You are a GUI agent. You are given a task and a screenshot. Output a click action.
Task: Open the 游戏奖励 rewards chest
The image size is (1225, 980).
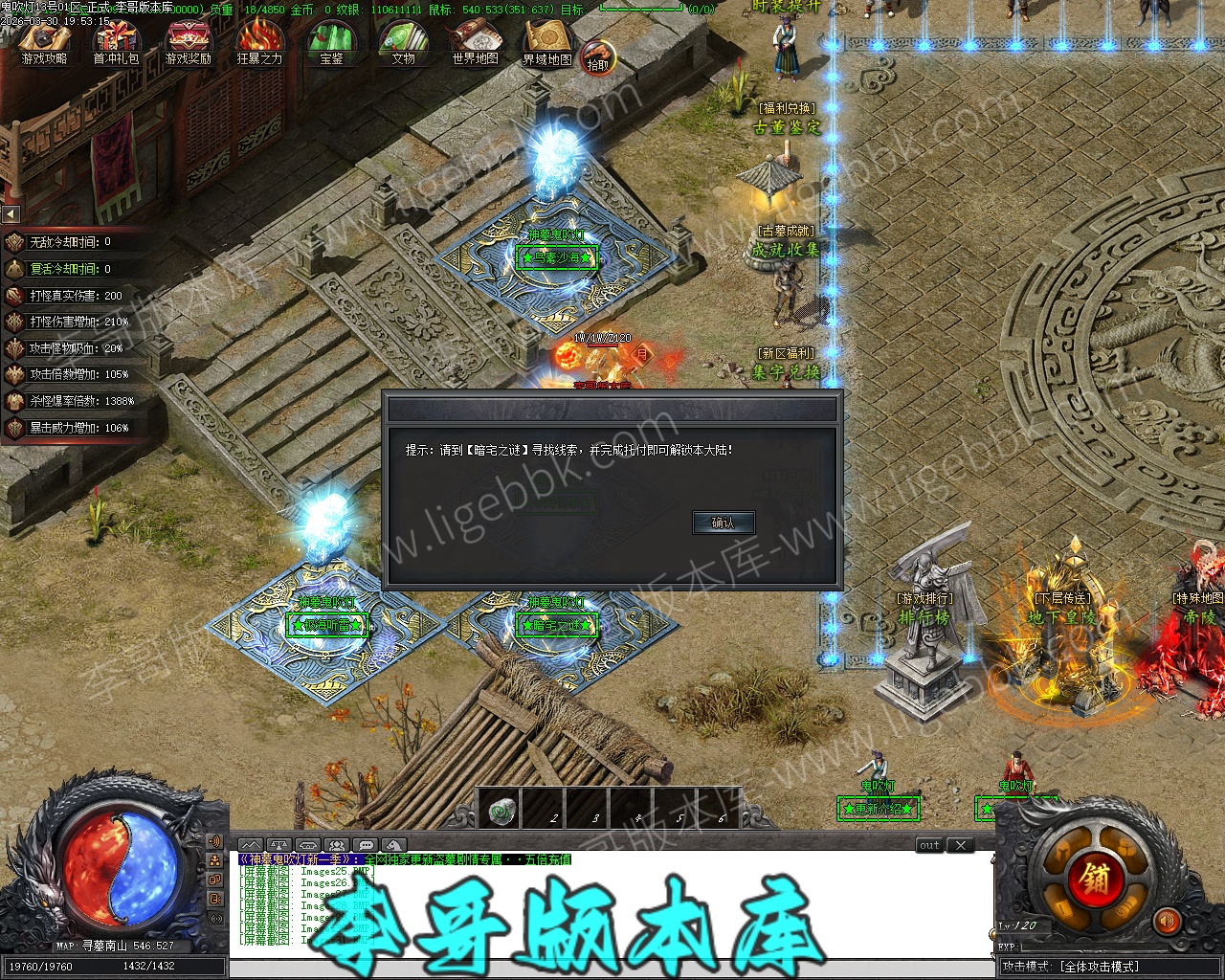(x=188, y=44)
